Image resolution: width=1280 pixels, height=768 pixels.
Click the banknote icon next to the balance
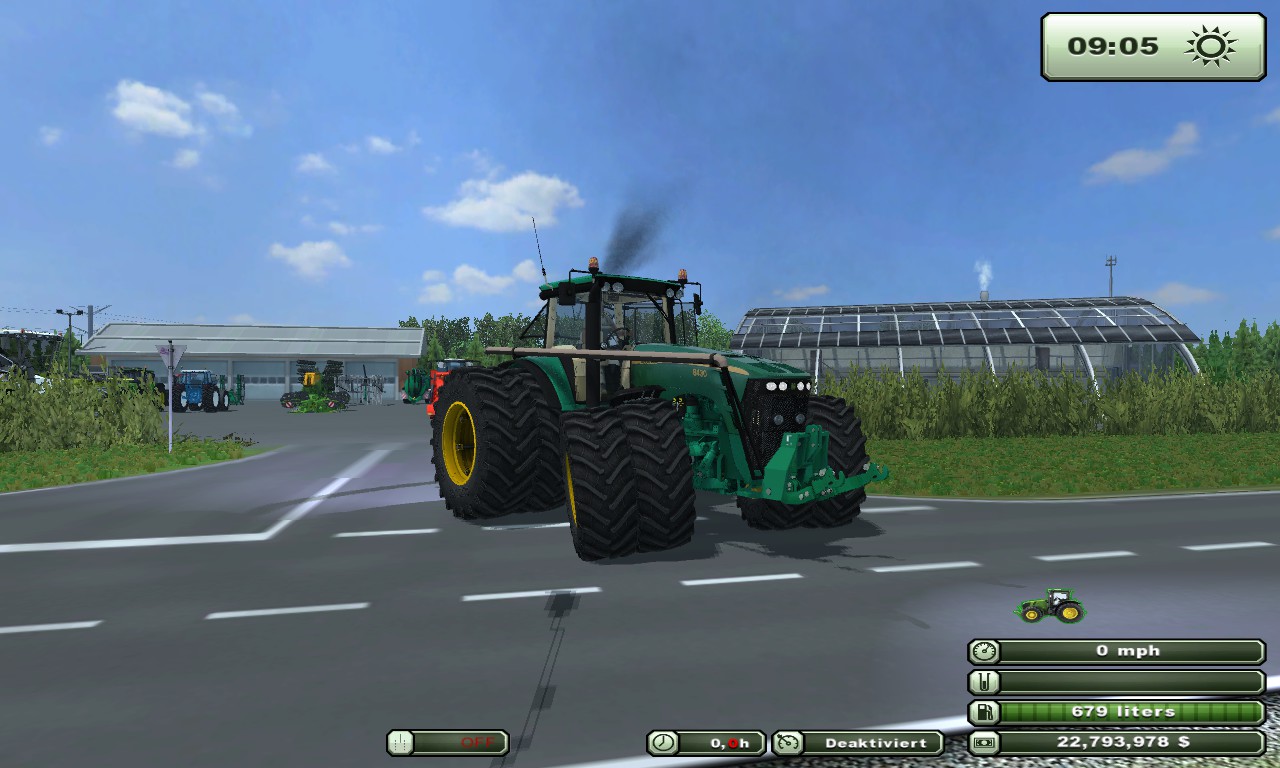click(985, 743)
